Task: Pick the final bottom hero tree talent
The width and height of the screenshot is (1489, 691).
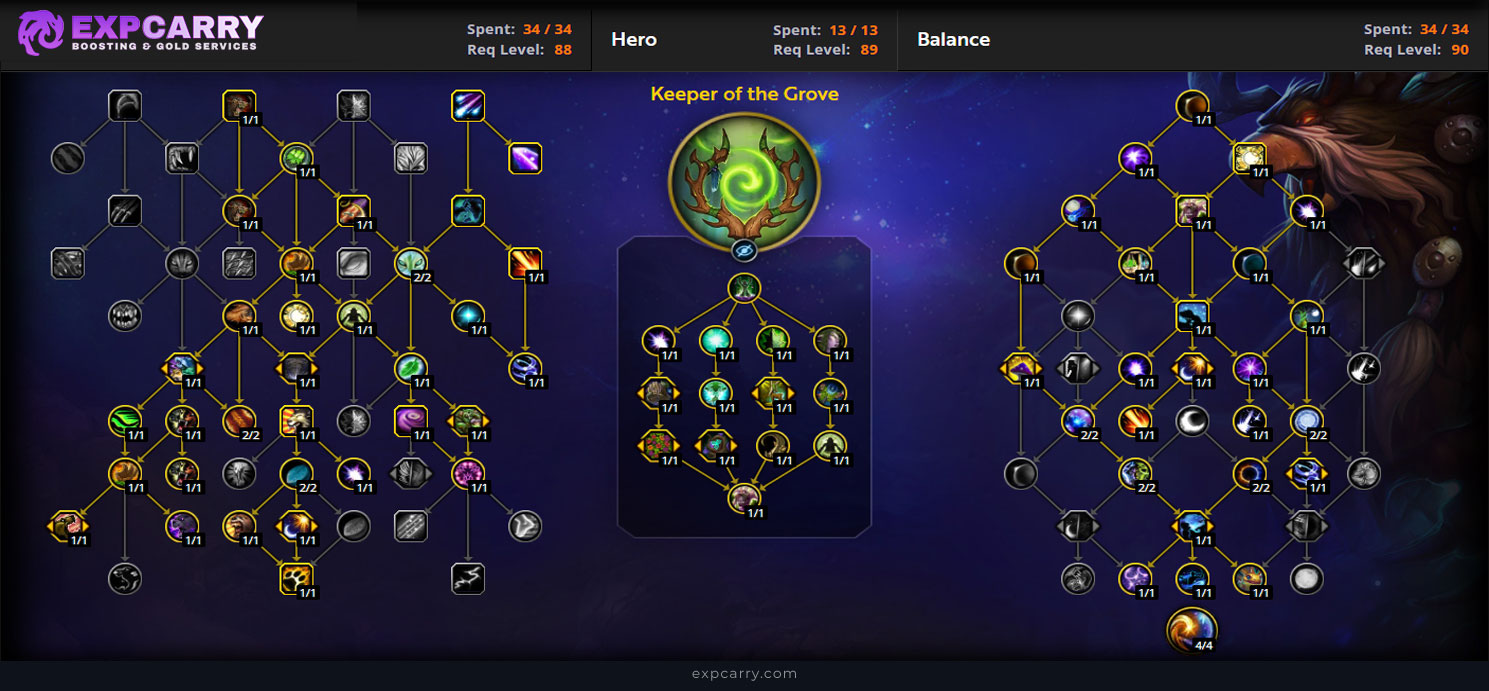Action: click(x=743, y=496)
